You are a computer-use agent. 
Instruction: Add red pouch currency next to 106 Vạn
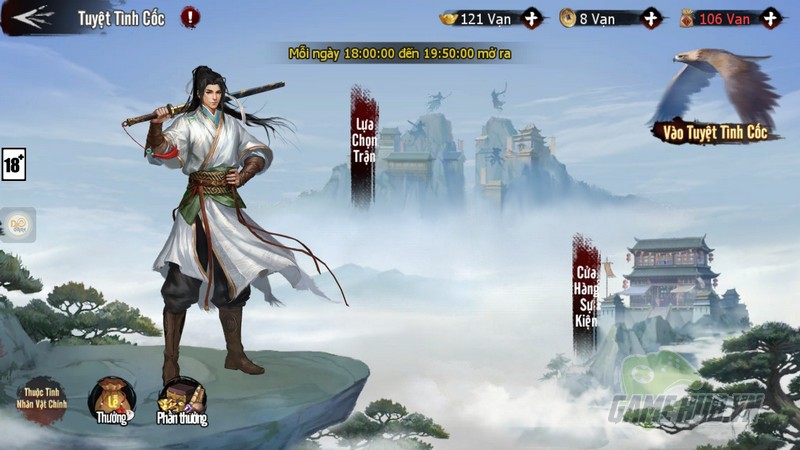[x=769, y=18]
